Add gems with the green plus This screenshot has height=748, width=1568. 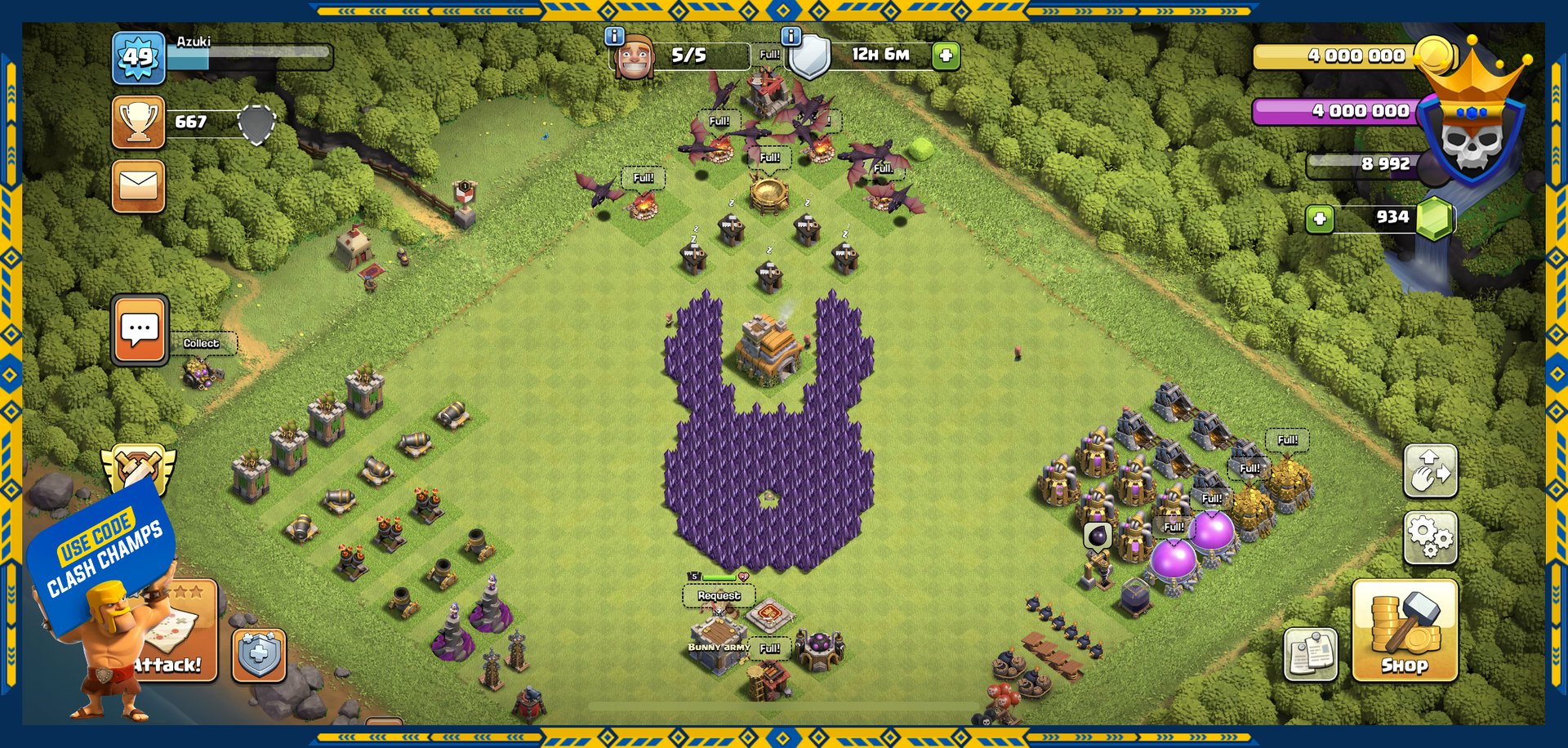tap(1320, 218)
